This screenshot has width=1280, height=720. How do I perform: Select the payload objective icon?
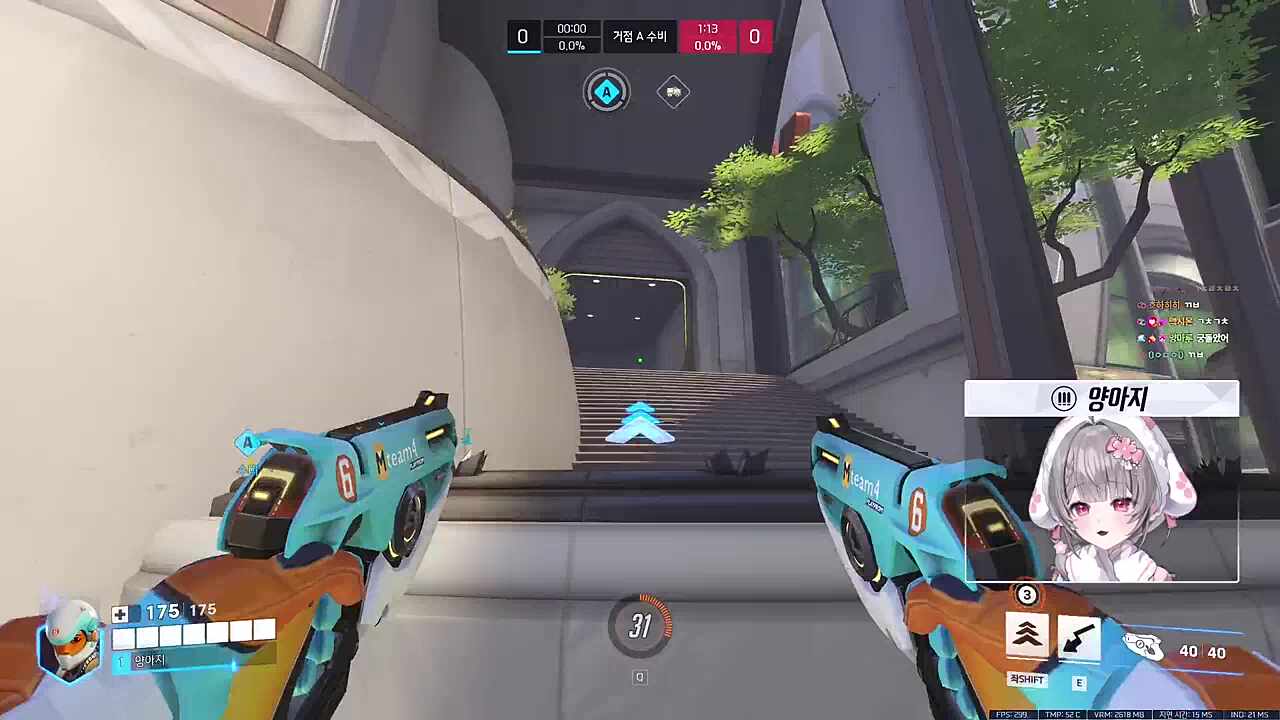673,93
